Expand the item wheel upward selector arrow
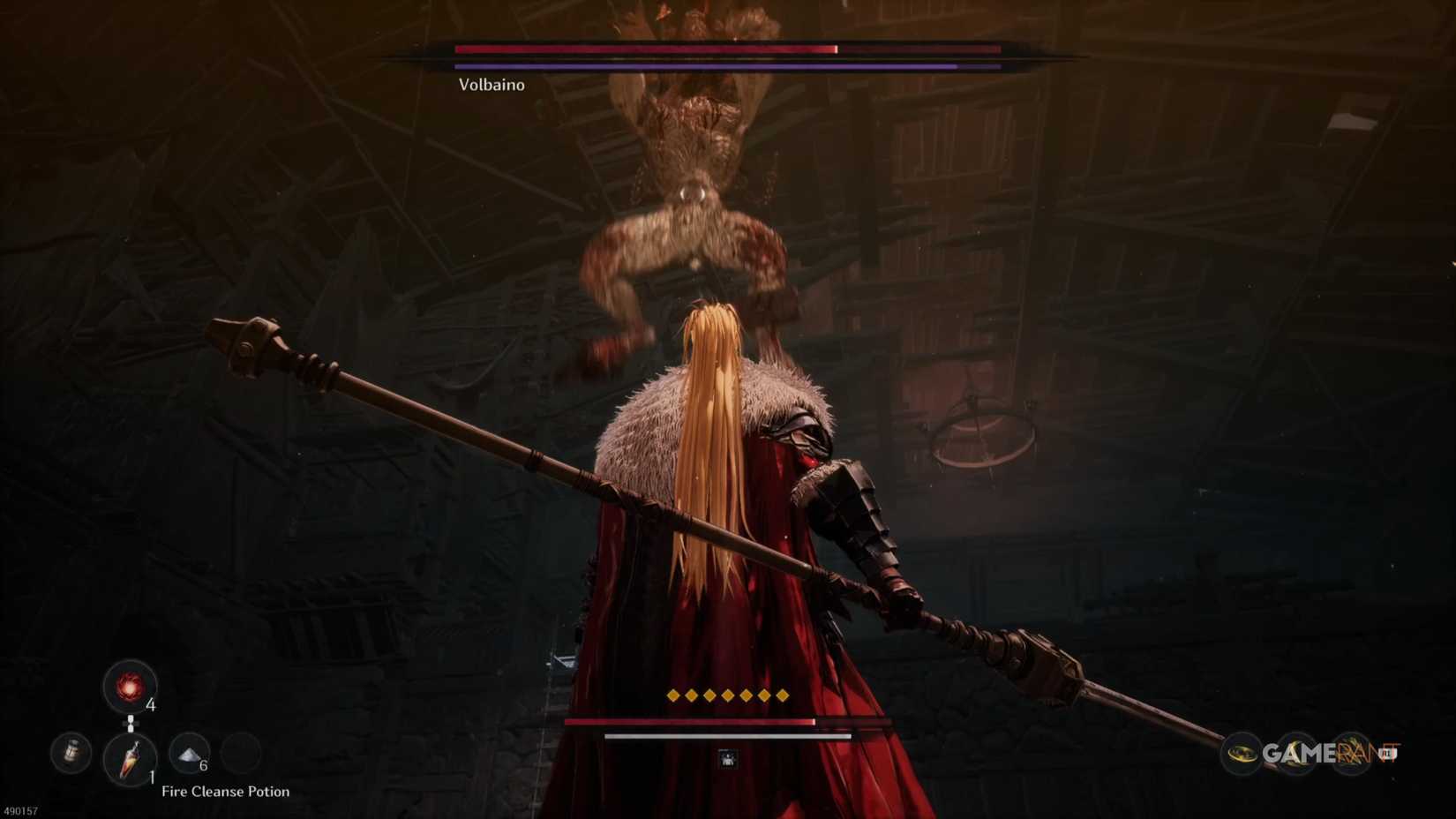The image size is (1456, 819). tap(131, 720)
